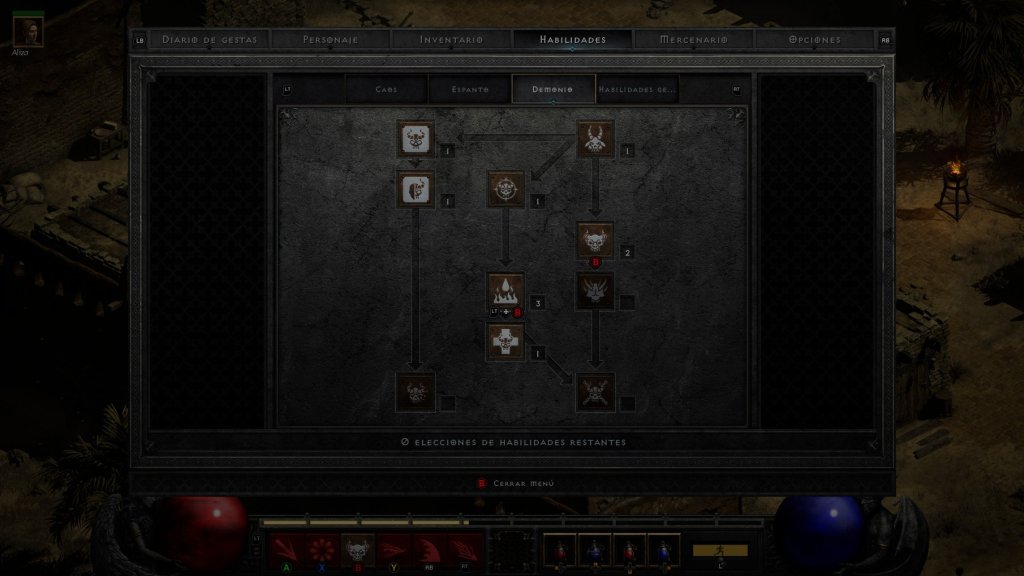The width and height of the screenshot is (1024, 576).
Task: Select the grinning demon skill with two points
Action: [x=596, y=240]
